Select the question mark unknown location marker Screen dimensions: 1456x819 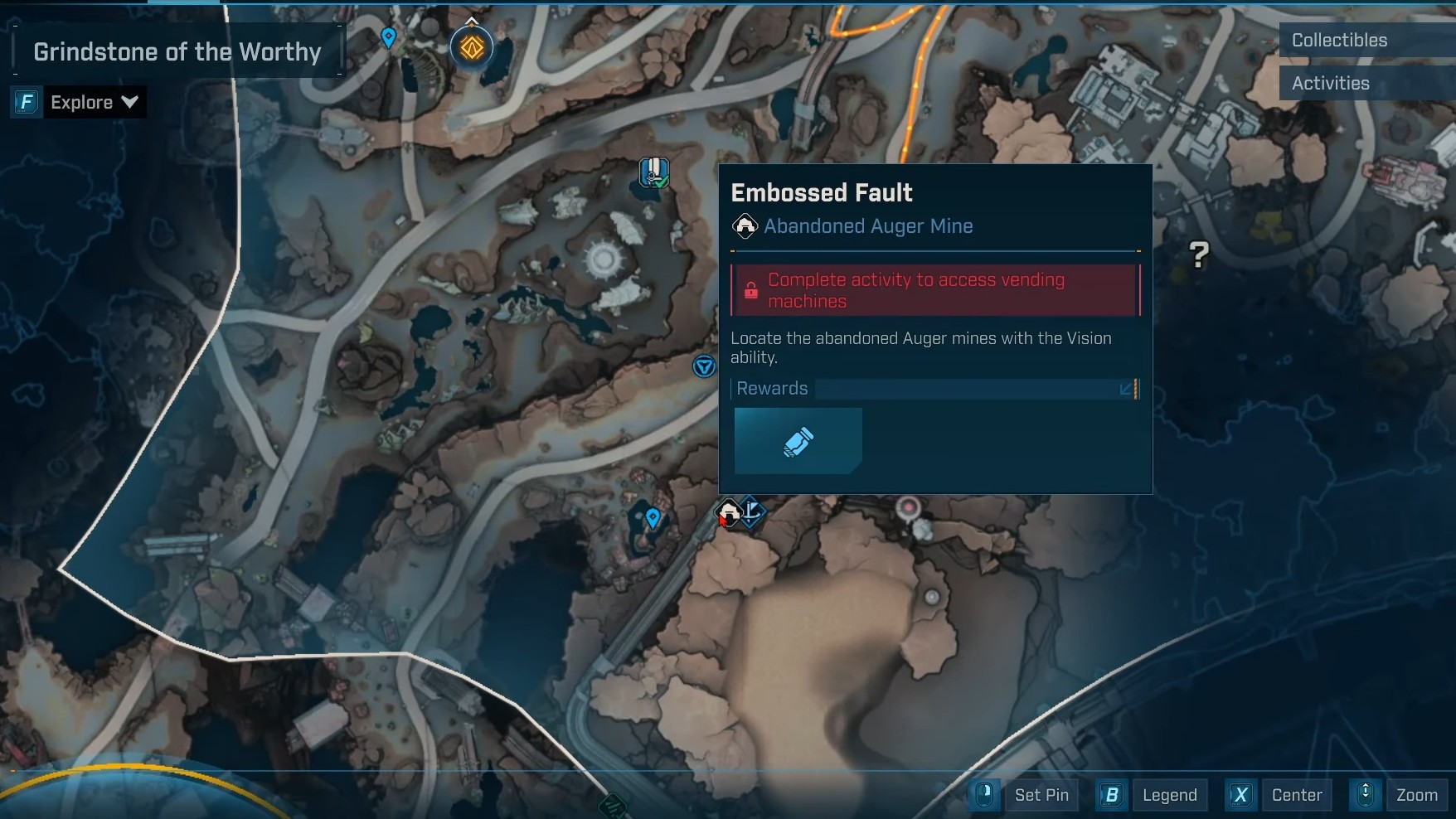pos(1198,254)
